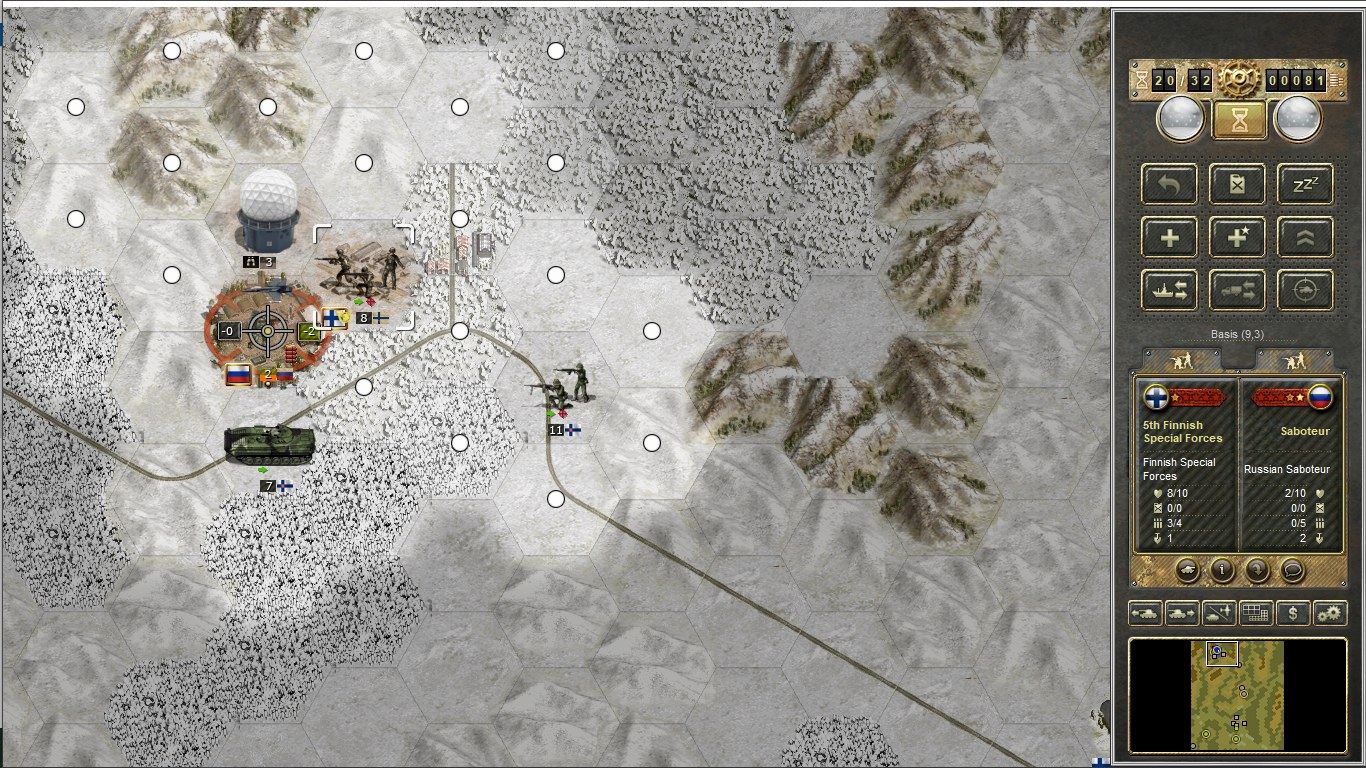Open the unit info round 'i' button
Image resolution: width=1366 pixels, height=768 pixels.
(1220, 570)
